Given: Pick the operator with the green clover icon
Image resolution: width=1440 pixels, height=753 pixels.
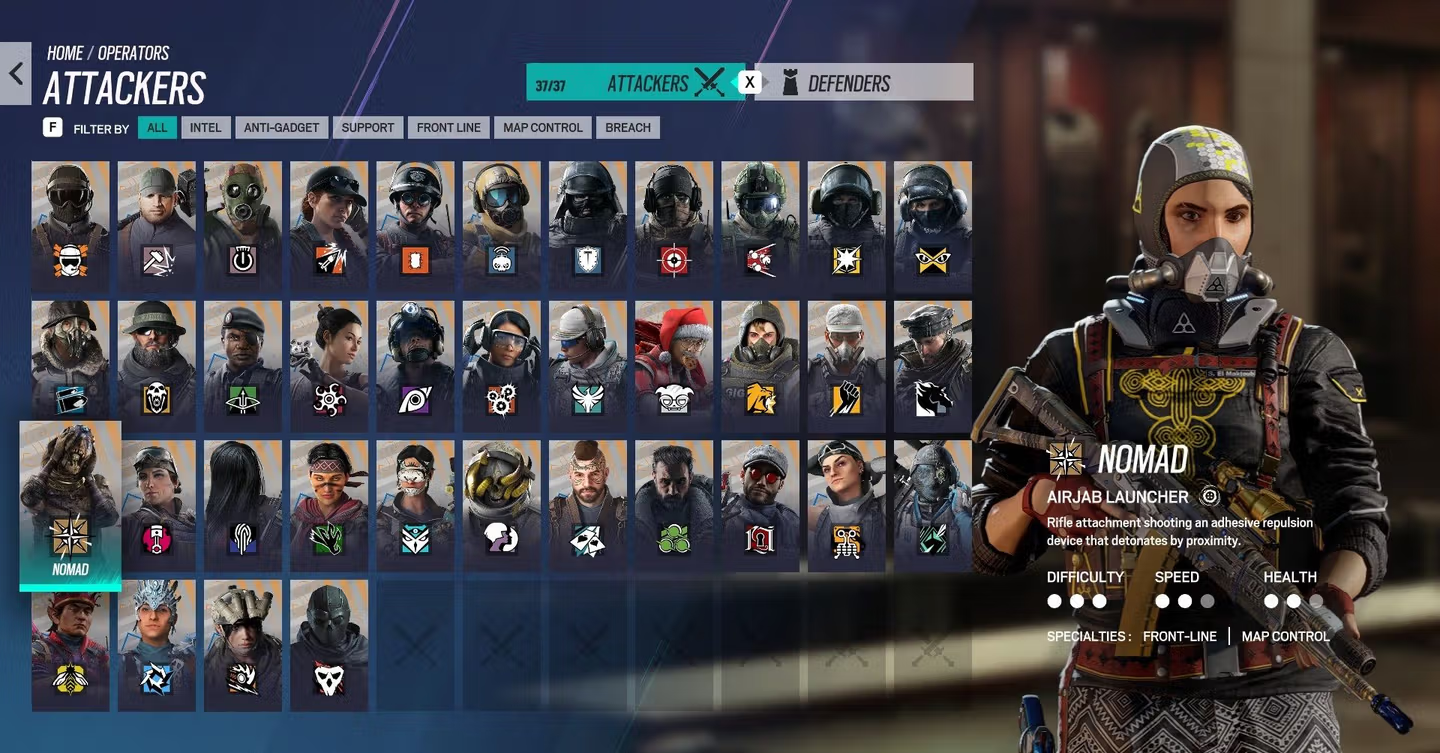Looking at the screenshot, I should pos(673,505).
